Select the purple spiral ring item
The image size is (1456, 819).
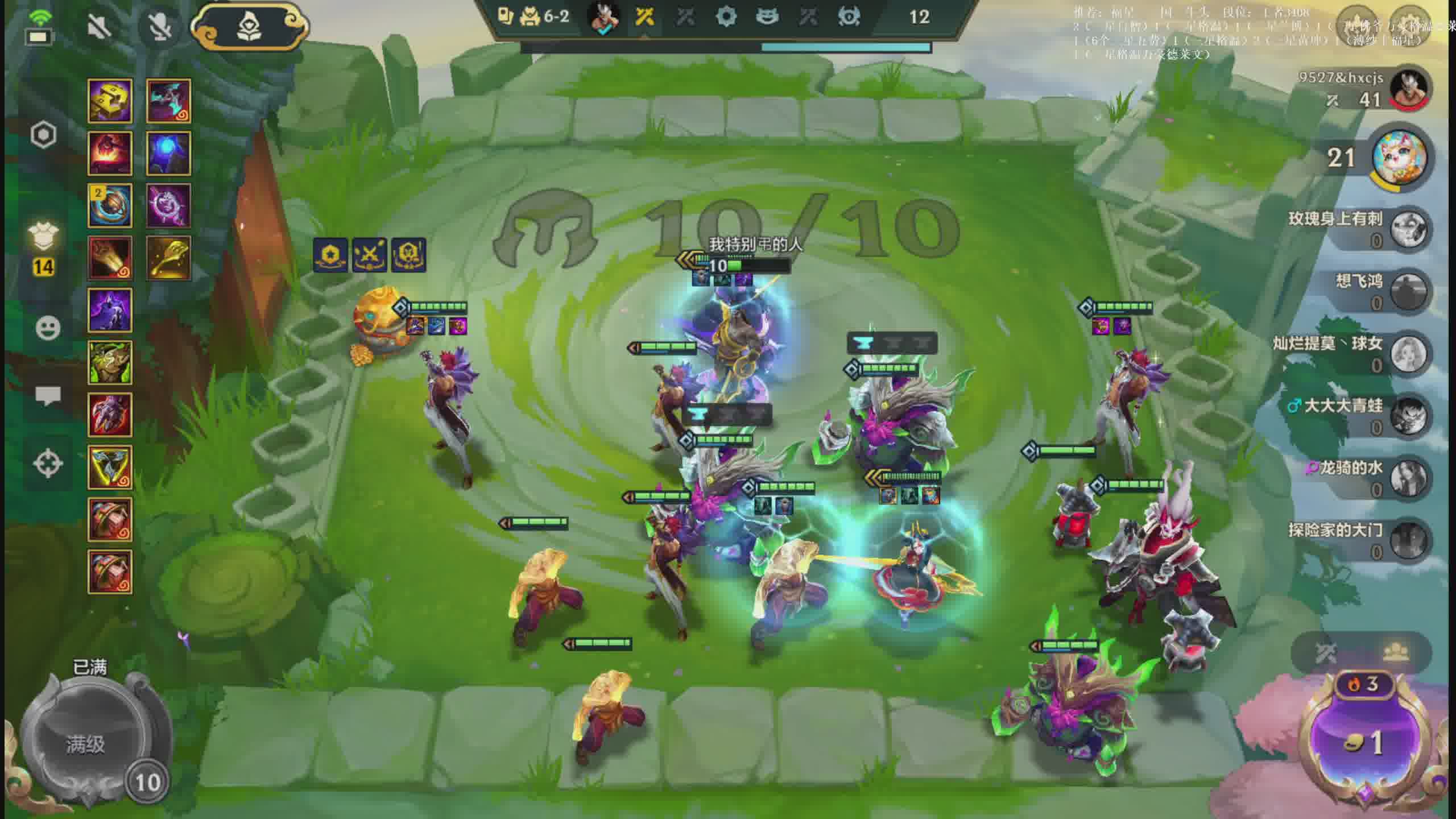168,206
